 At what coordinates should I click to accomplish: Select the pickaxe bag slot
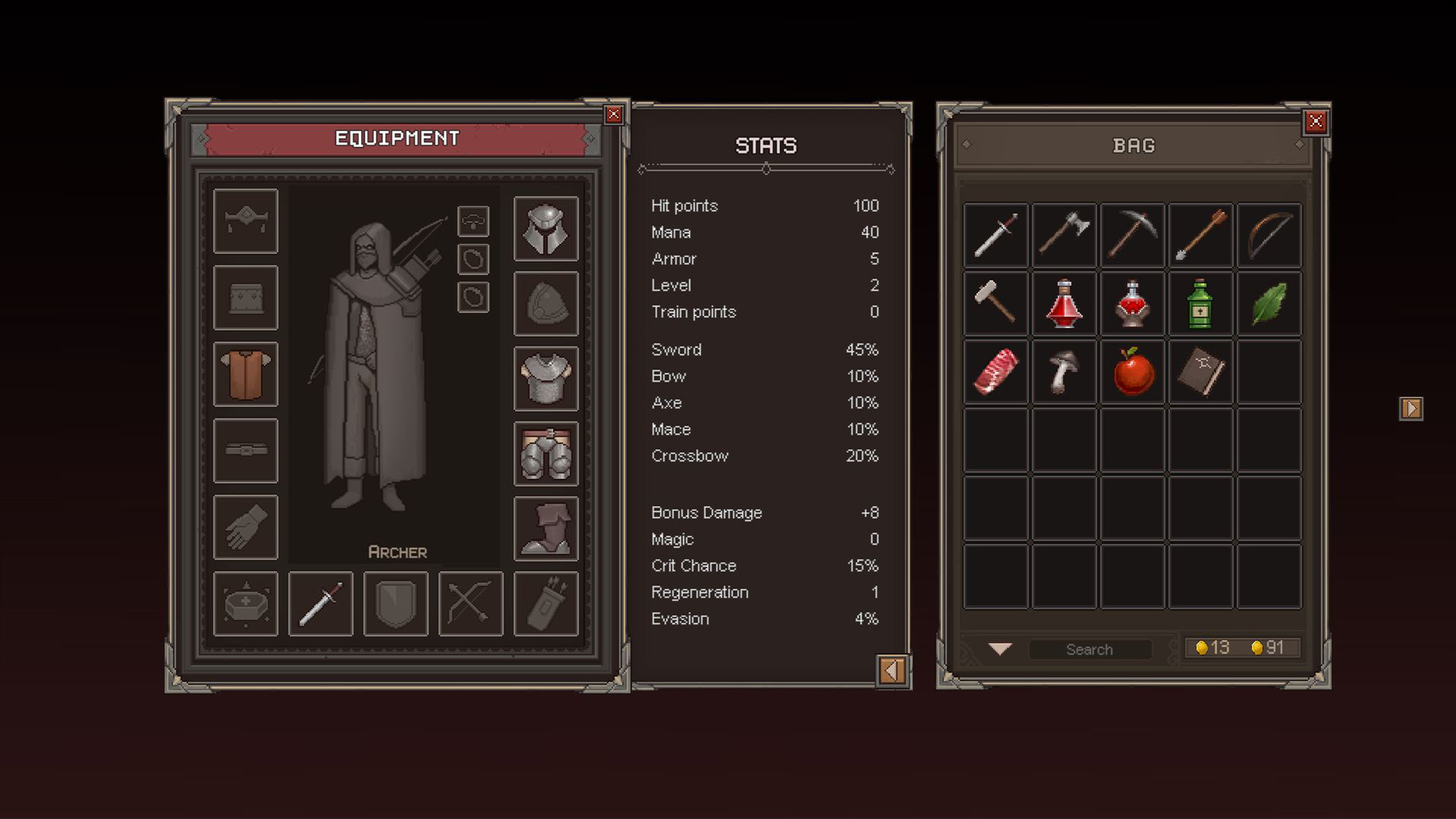(x=1132, y=235)
